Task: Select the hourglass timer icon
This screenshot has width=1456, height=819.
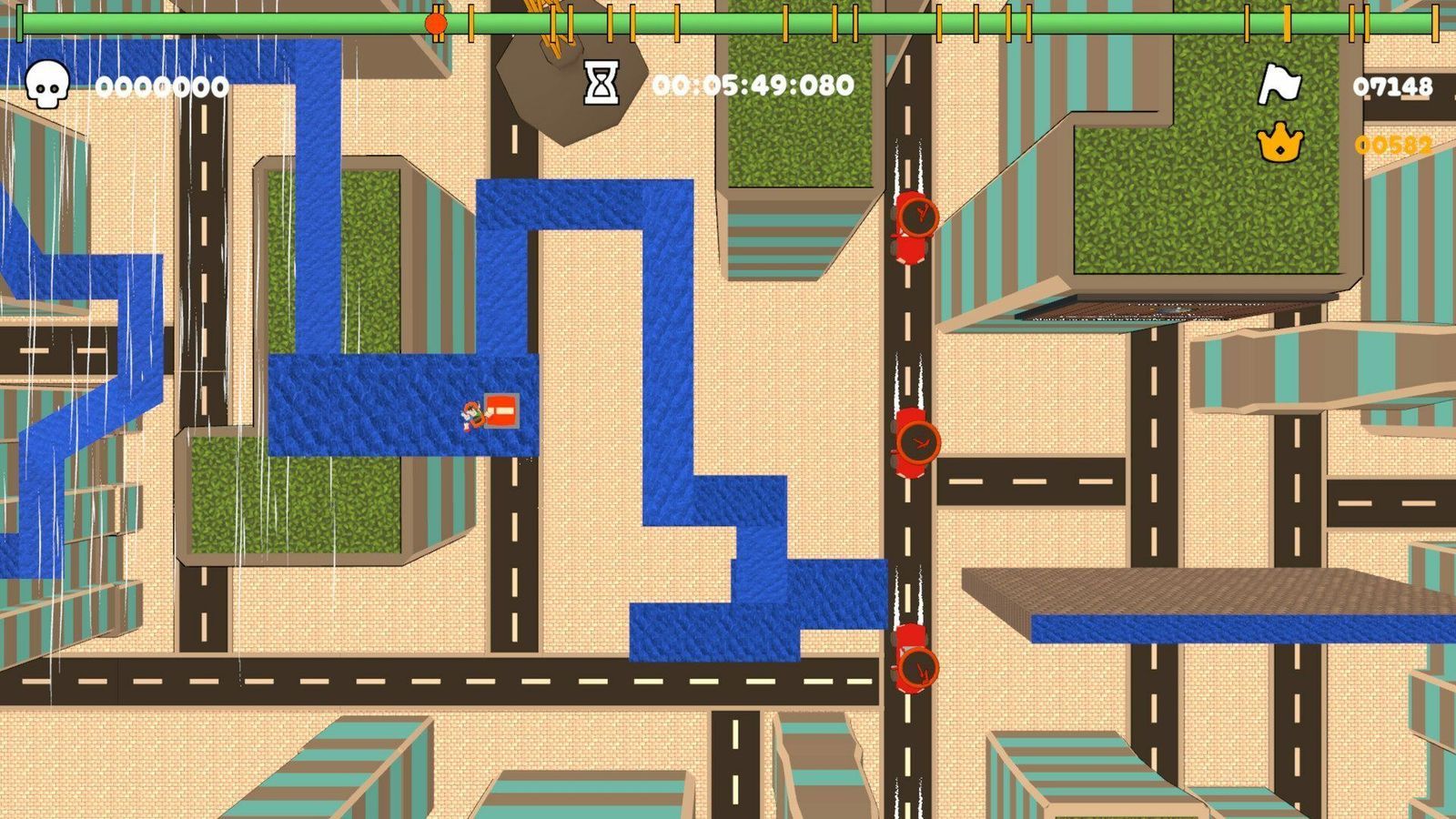Action: tap(601, 84)
